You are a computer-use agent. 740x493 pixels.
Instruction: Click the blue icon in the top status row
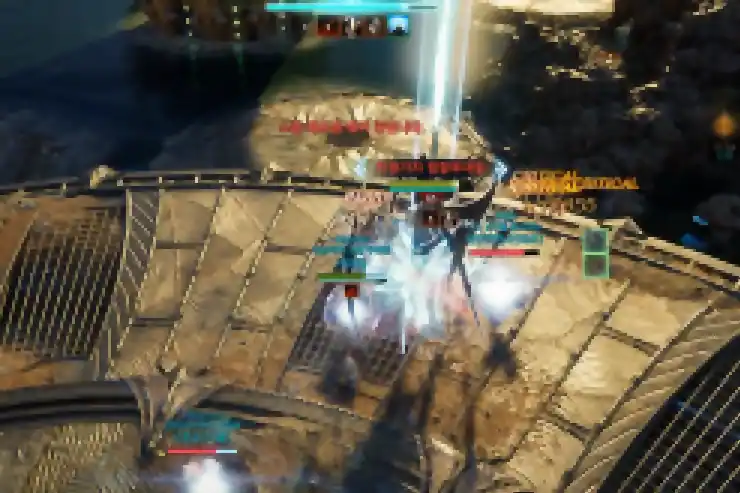(x=398, y=26)
